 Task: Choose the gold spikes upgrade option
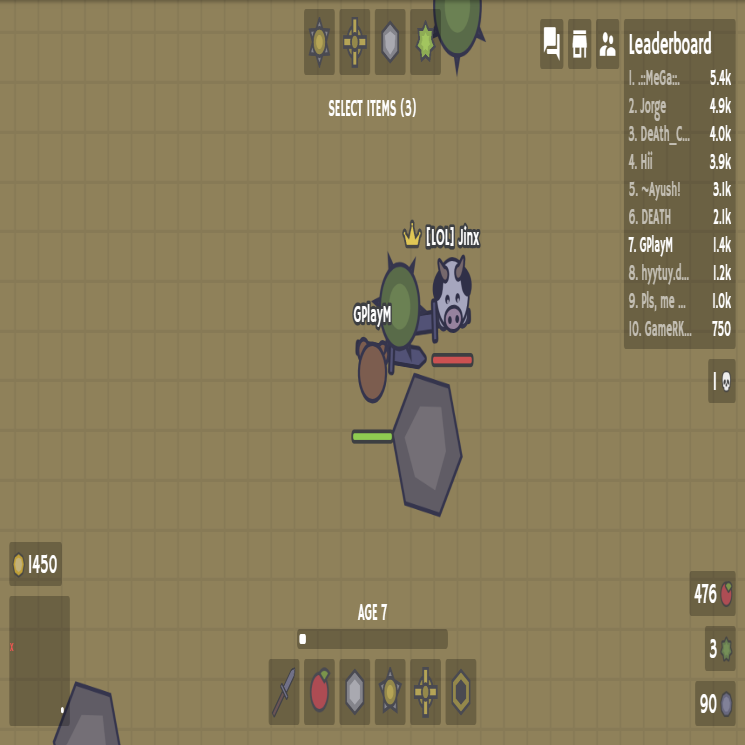320,42
